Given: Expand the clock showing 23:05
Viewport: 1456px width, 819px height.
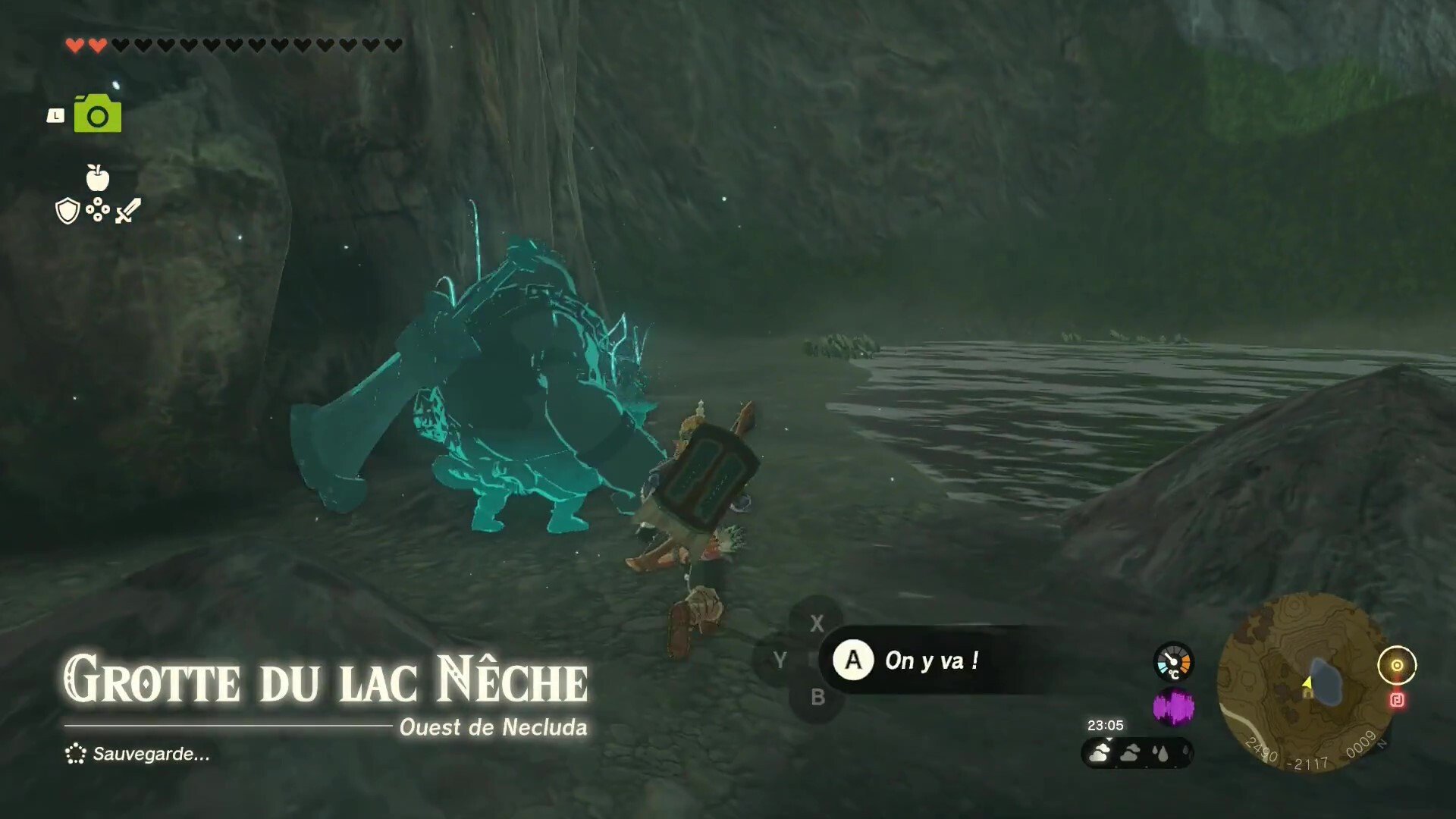Looking at the screenshot, I should tap(1106, 726).
